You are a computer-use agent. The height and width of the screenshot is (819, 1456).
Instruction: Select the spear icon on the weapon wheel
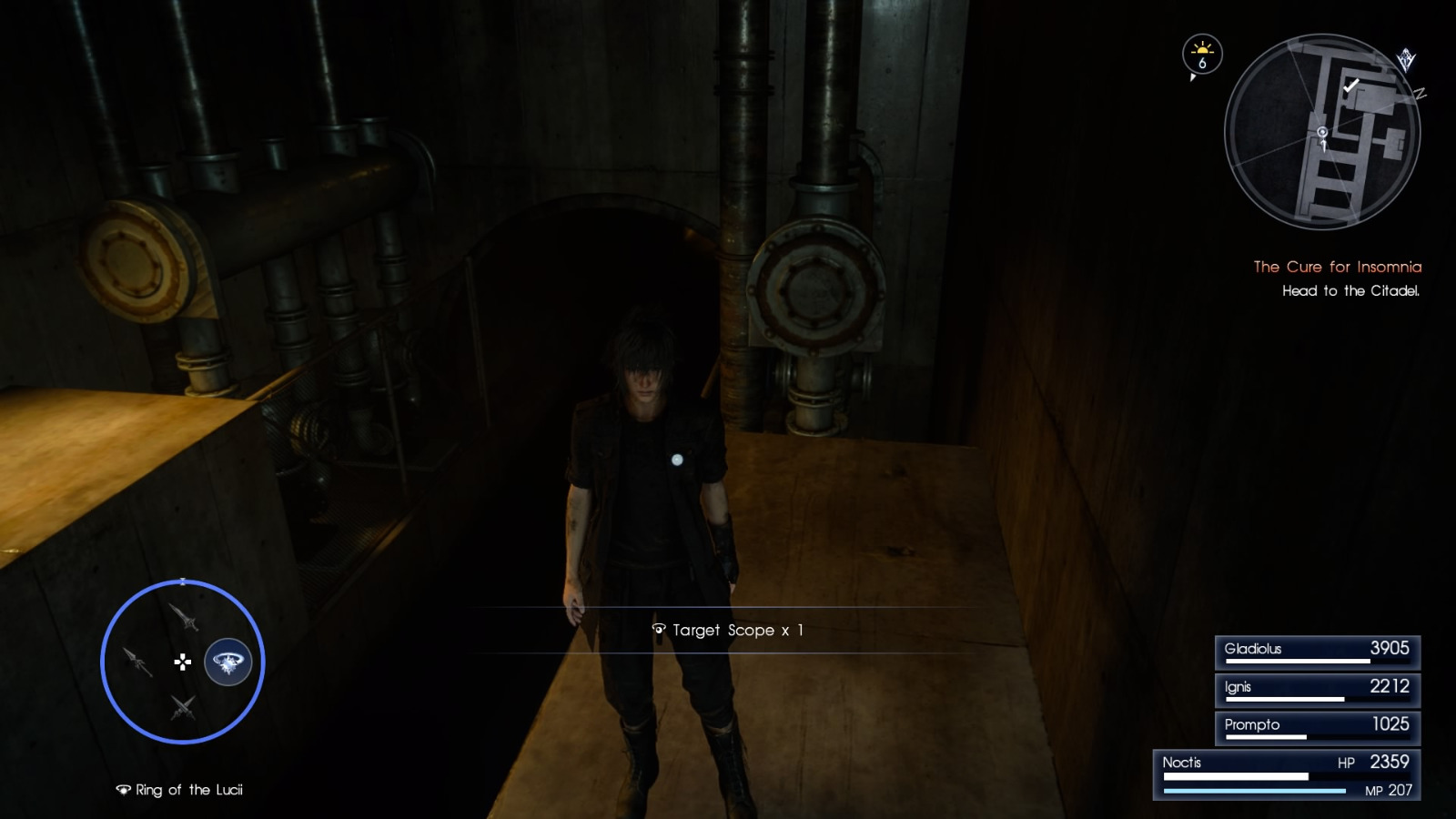(136, 663)
